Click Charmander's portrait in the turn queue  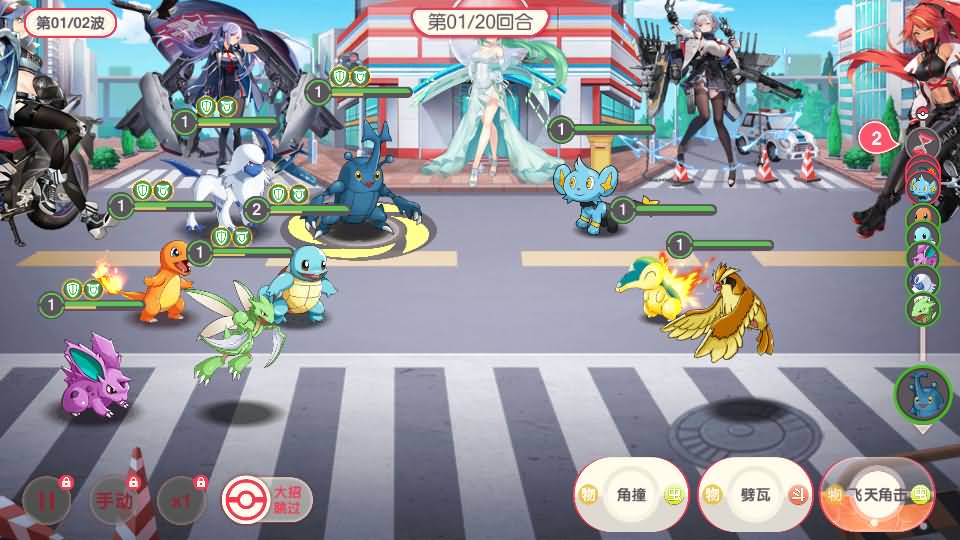(x=921, y=212)
